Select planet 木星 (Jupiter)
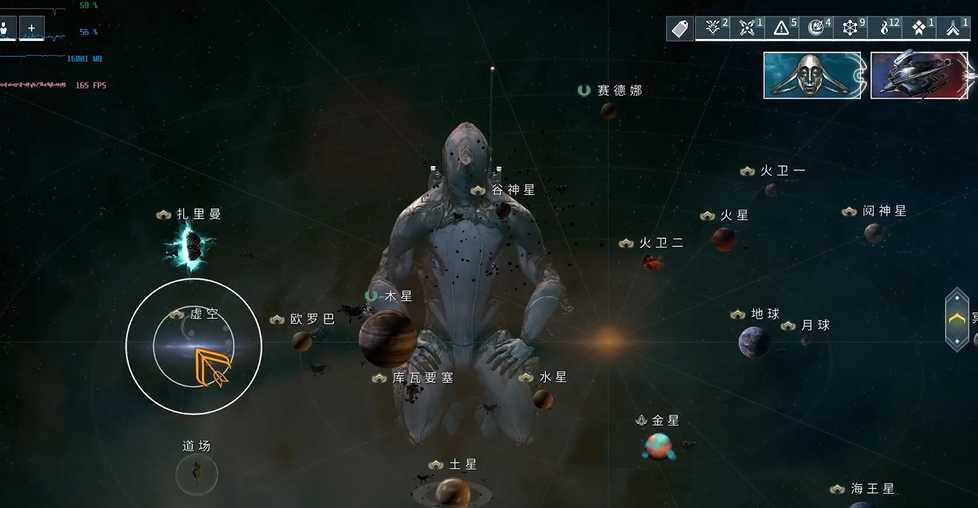This screenshot has height=508, width=978. [387, 337]
